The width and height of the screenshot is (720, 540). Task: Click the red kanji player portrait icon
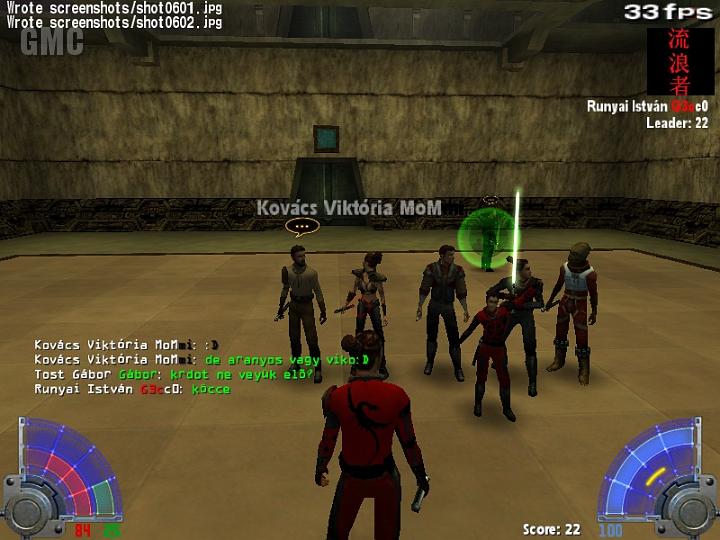click(680, 61)
